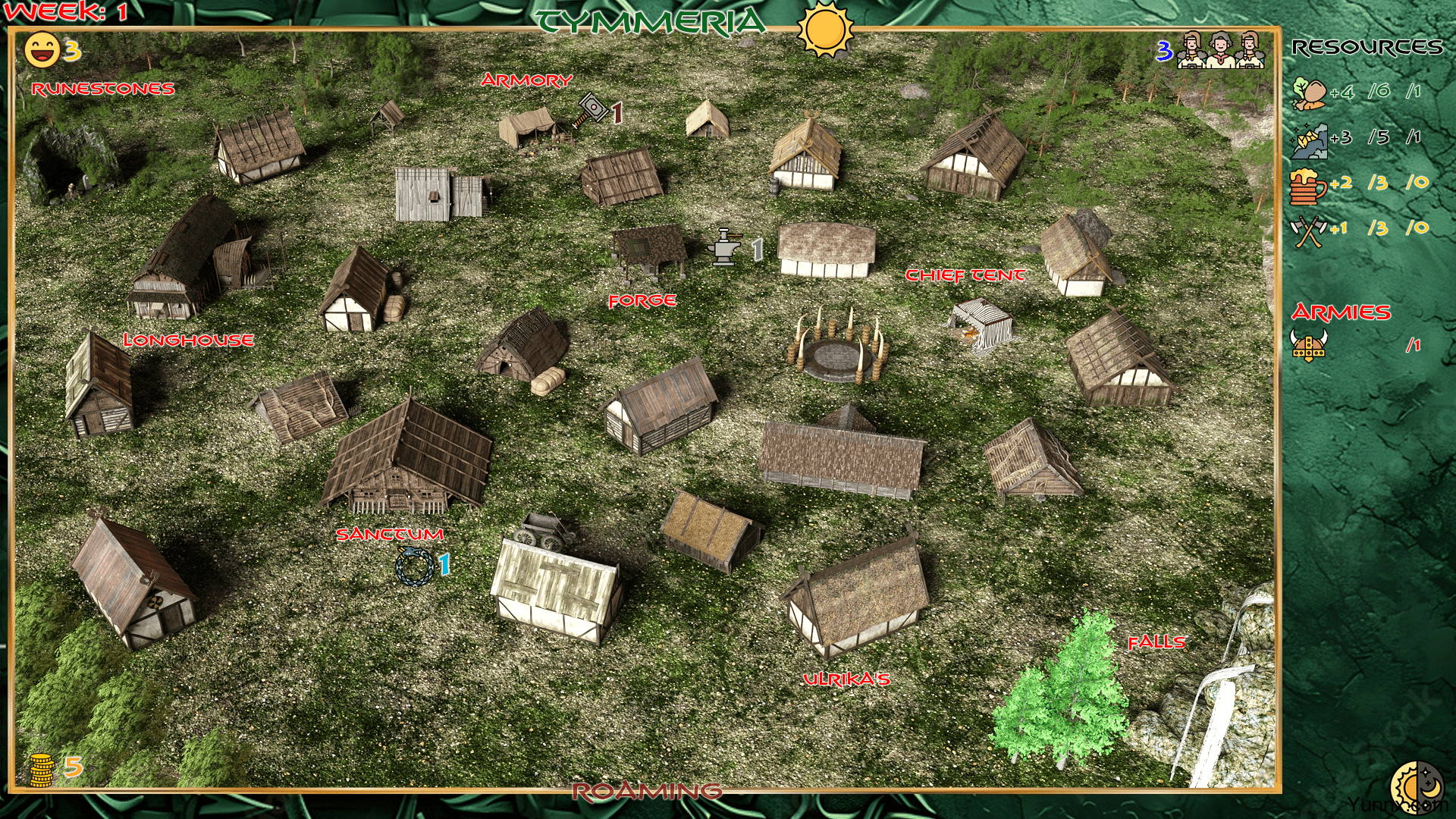Click the armory hammer icon
The width and height of the screenshot is (1456, 819).
[x=592, y=111]
